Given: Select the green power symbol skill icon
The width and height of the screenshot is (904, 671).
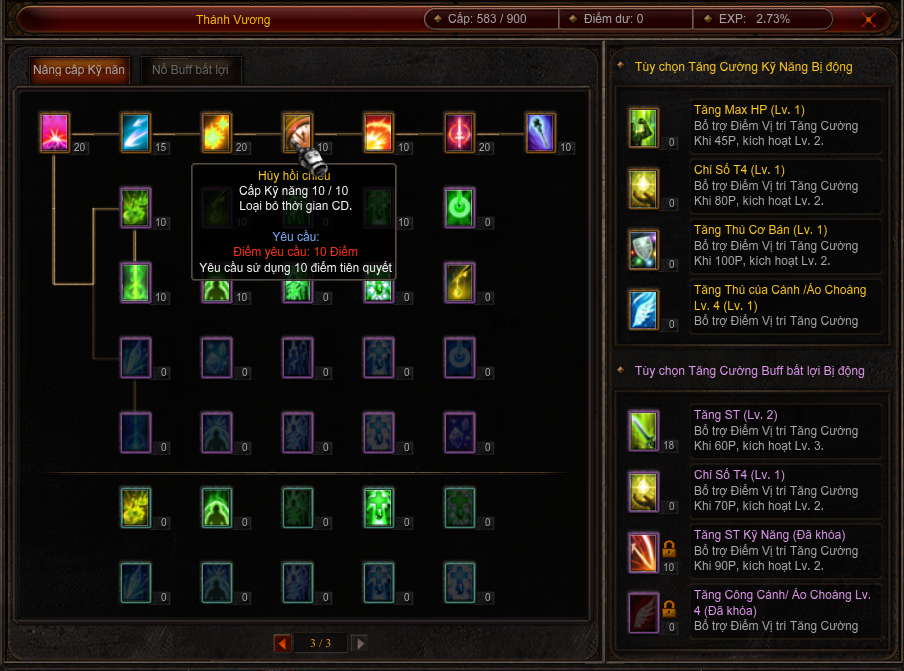Looking at the screenshot, I should 459,207.
